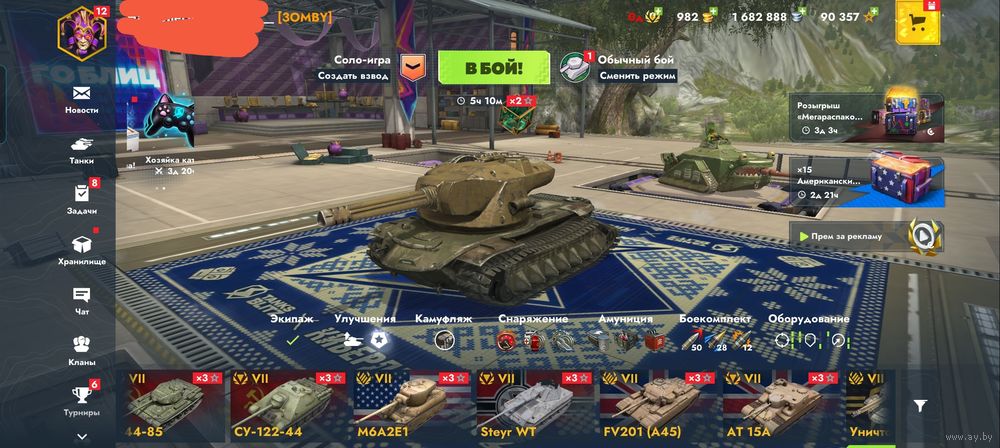Open the Турниры tournaments menu
Image resolution: width=1000 pixels, height=448 pixels.
click(82, 398)
